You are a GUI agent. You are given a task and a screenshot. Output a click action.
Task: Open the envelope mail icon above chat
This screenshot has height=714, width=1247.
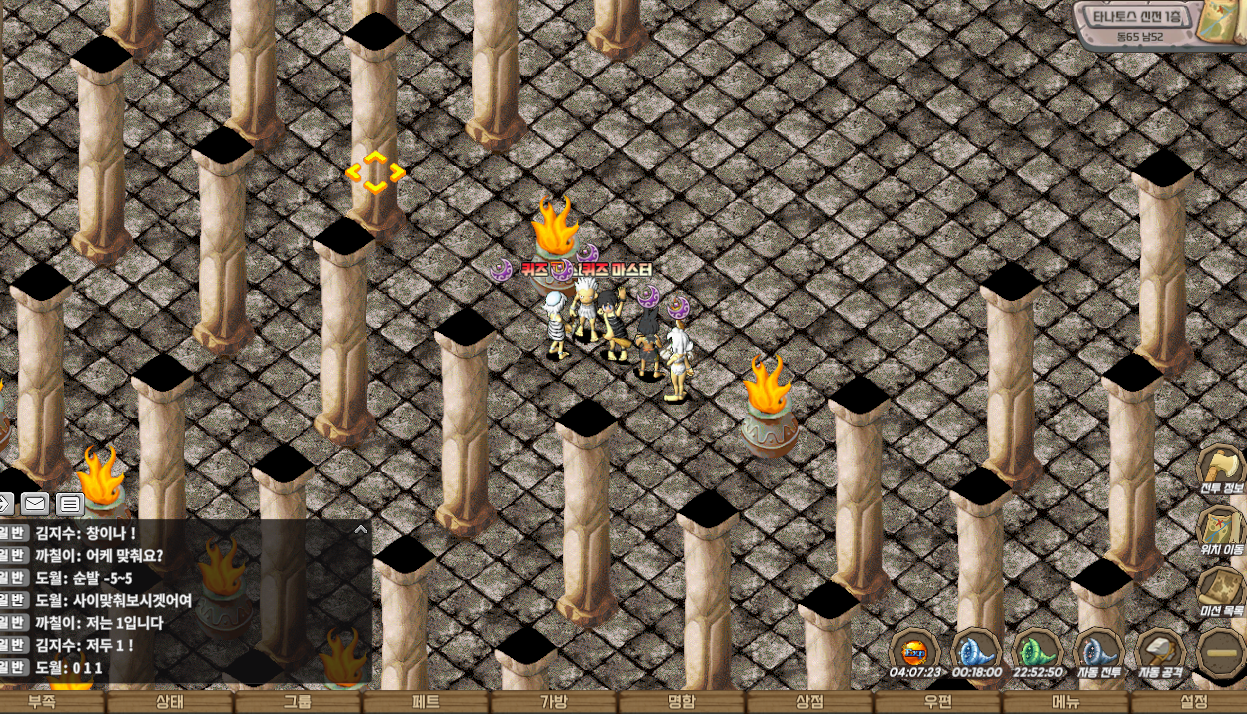tap(35, 504)
